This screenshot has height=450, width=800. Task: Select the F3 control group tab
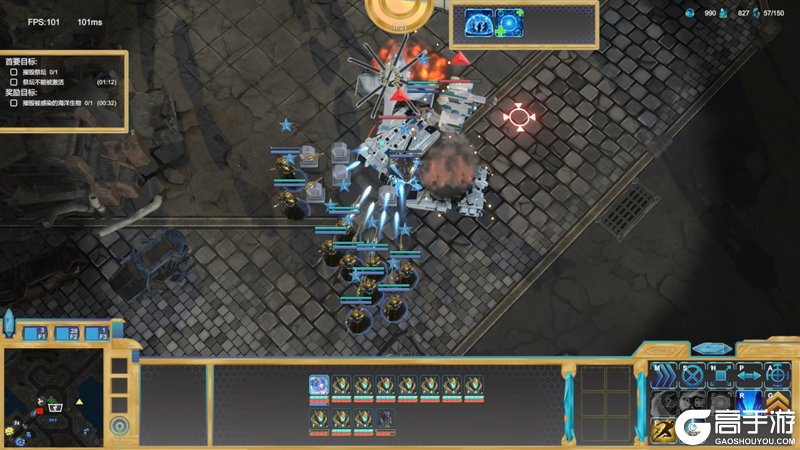(x=96, y=333)
